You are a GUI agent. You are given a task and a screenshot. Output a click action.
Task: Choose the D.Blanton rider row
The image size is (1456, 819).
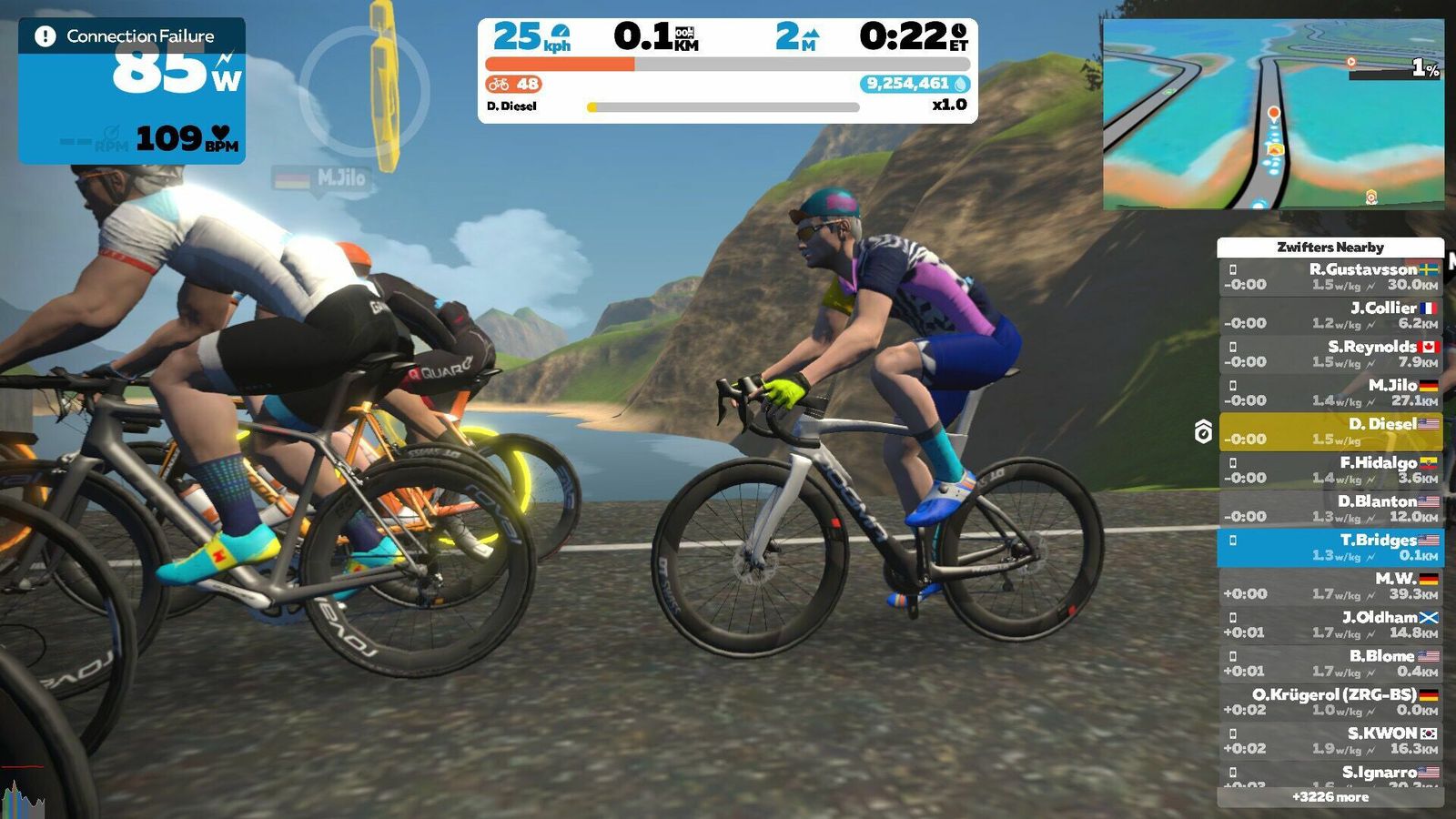click(1330, 509)
